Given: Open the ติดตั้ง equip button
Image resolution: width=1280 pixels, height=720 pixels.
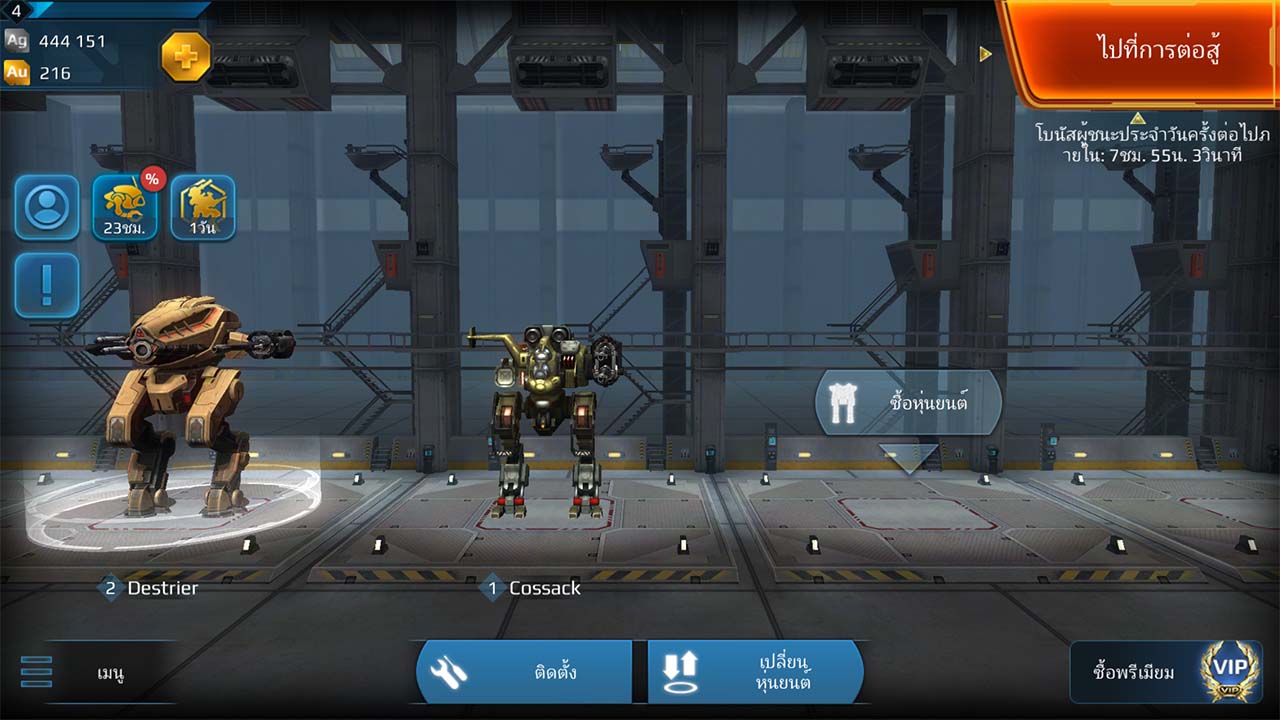Looking at the screenshot, I should pos(524,672).
